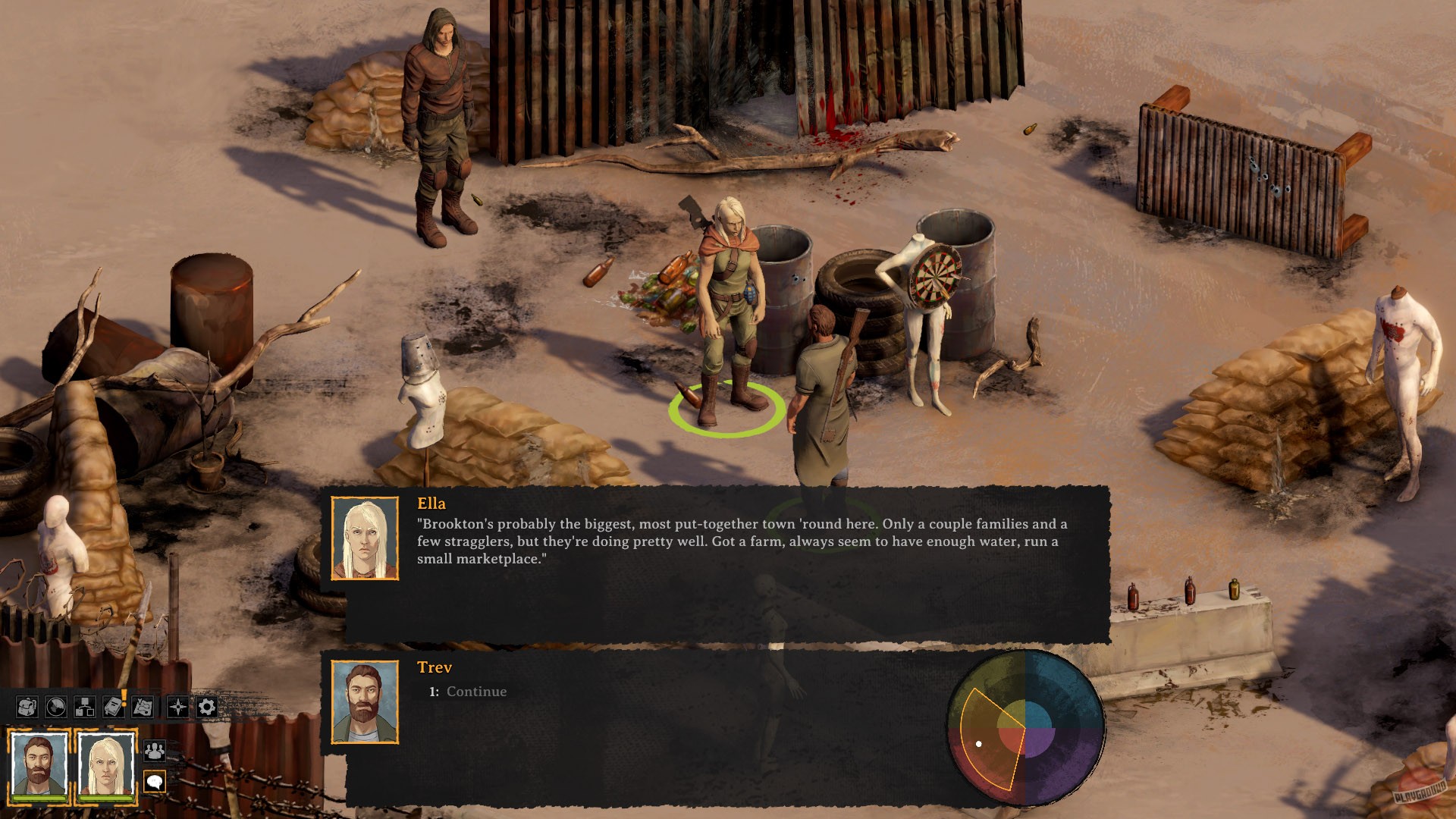Toggle the highlighted speech bubble dialogue mode
Image resolution: width=1456 pixels, height=819 pixels.
coord(155,782)
